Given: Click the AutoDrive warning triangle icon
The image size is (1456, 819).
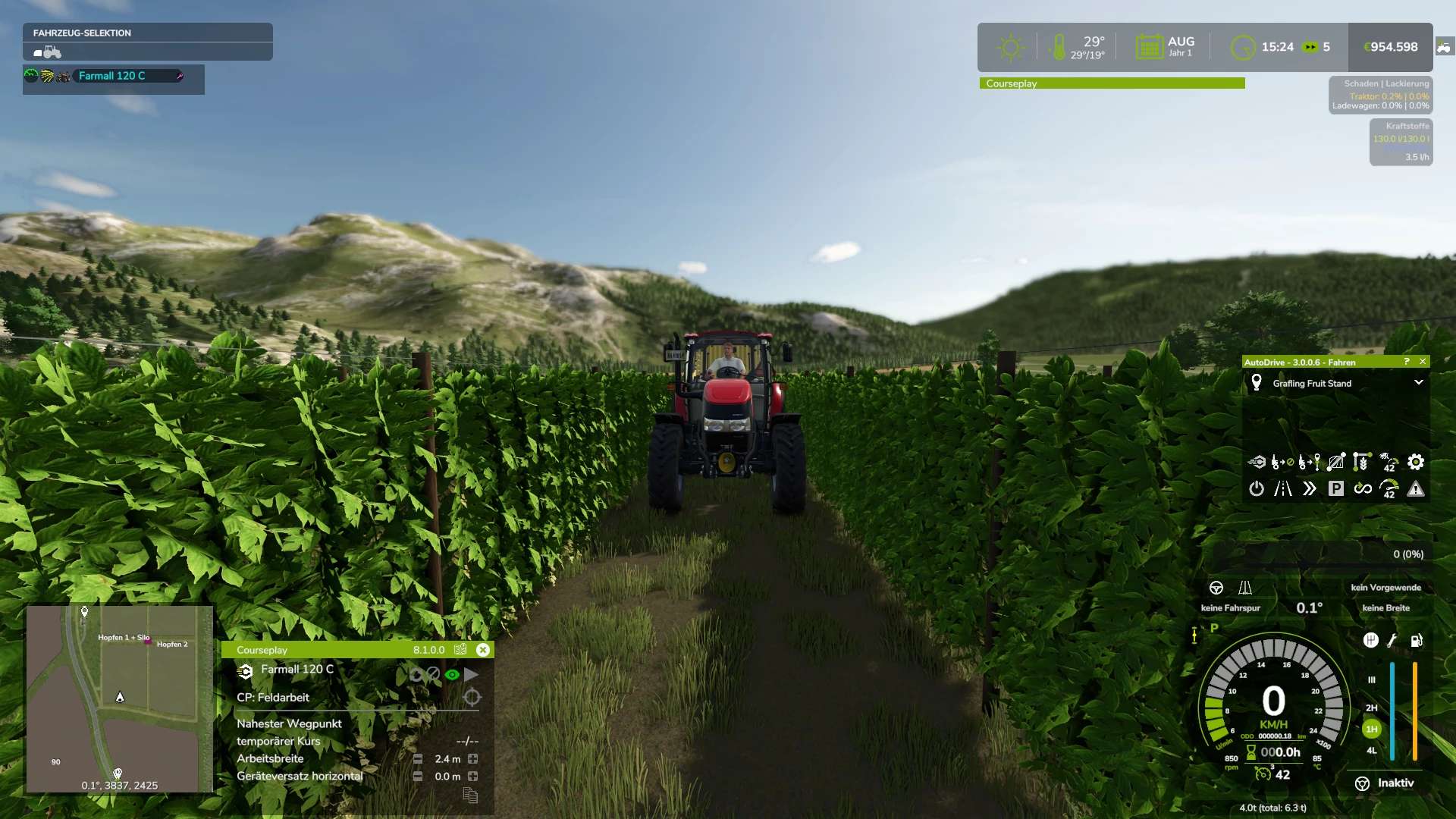Looking at the screenshot, I should pos(1415,489).
